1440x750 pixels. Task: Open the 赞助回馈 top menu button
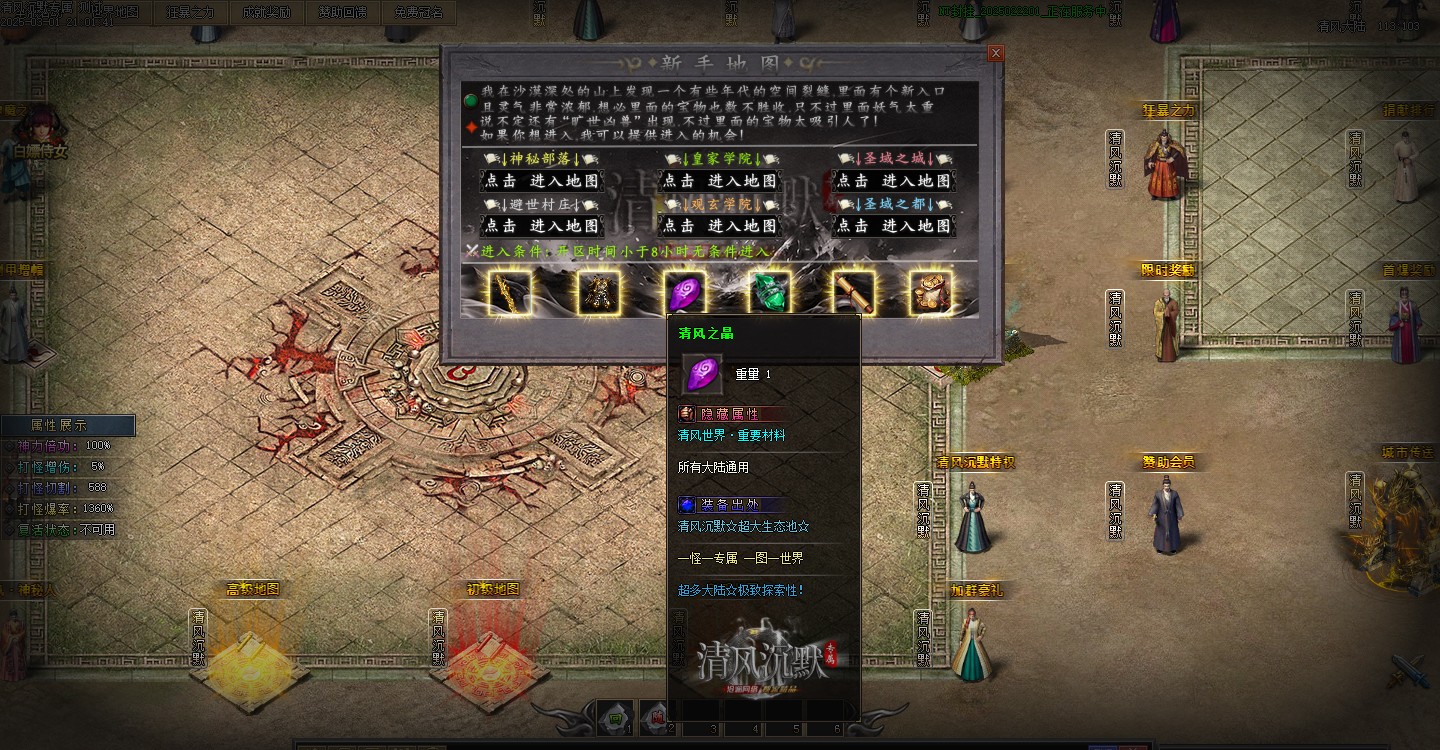(x=343, y=13)
